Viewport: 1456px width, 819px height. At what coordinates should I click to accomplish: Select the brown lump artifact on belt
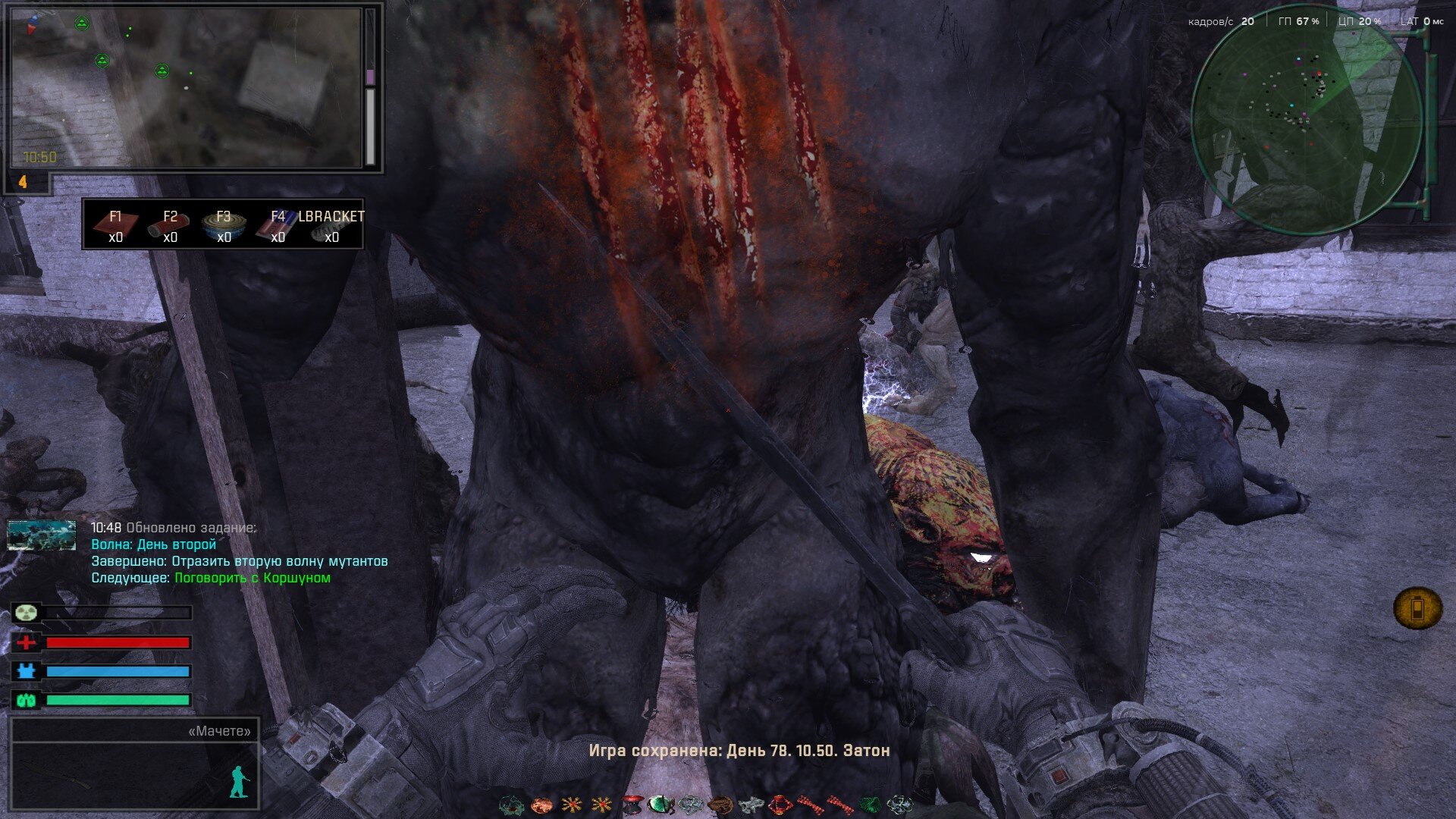(720, 805)
